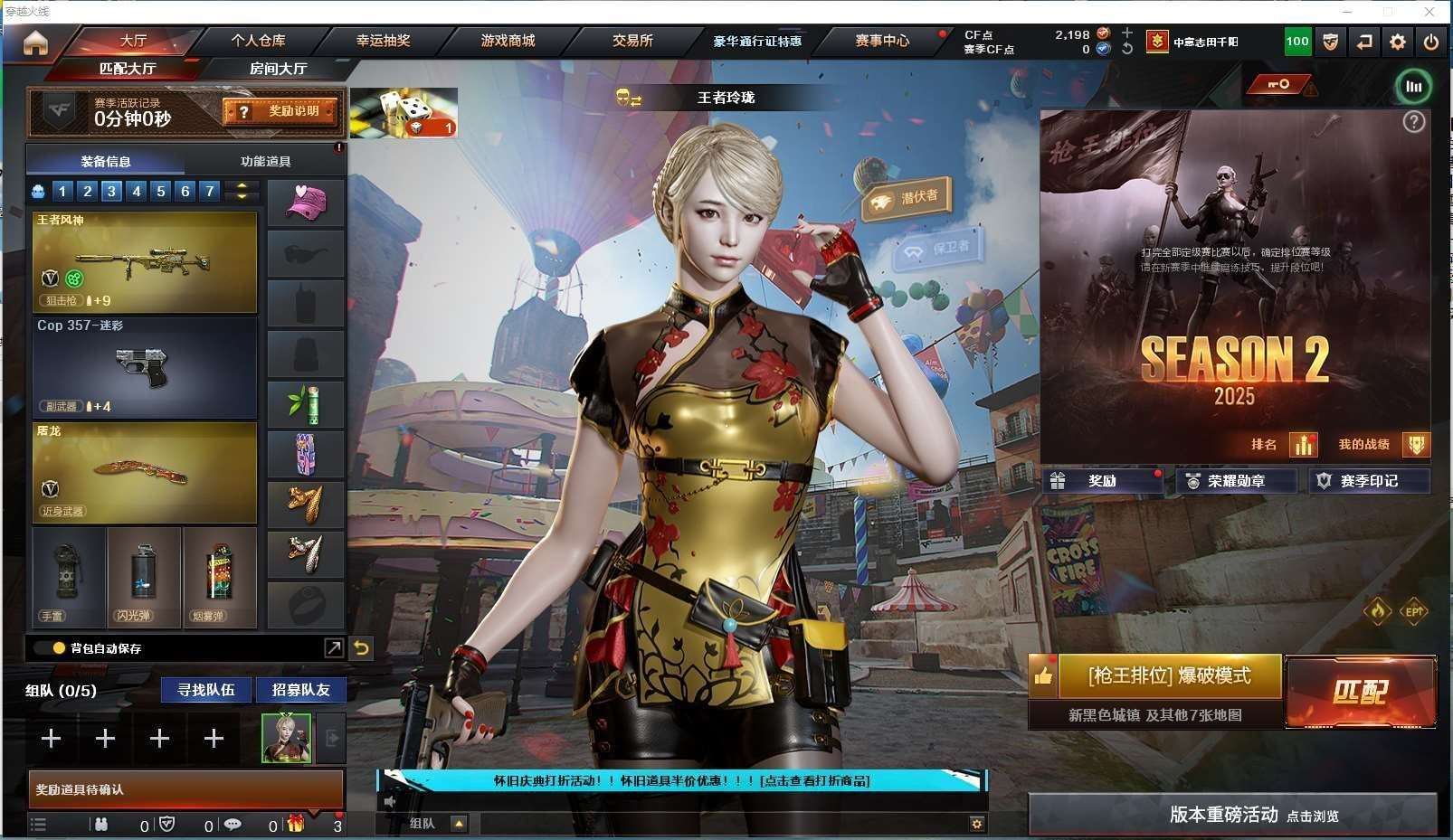The width and height of the screenshot is (1453, 840).
Task: Open 招募队友 to recruit teammates
Action: (x=300, y=690)
